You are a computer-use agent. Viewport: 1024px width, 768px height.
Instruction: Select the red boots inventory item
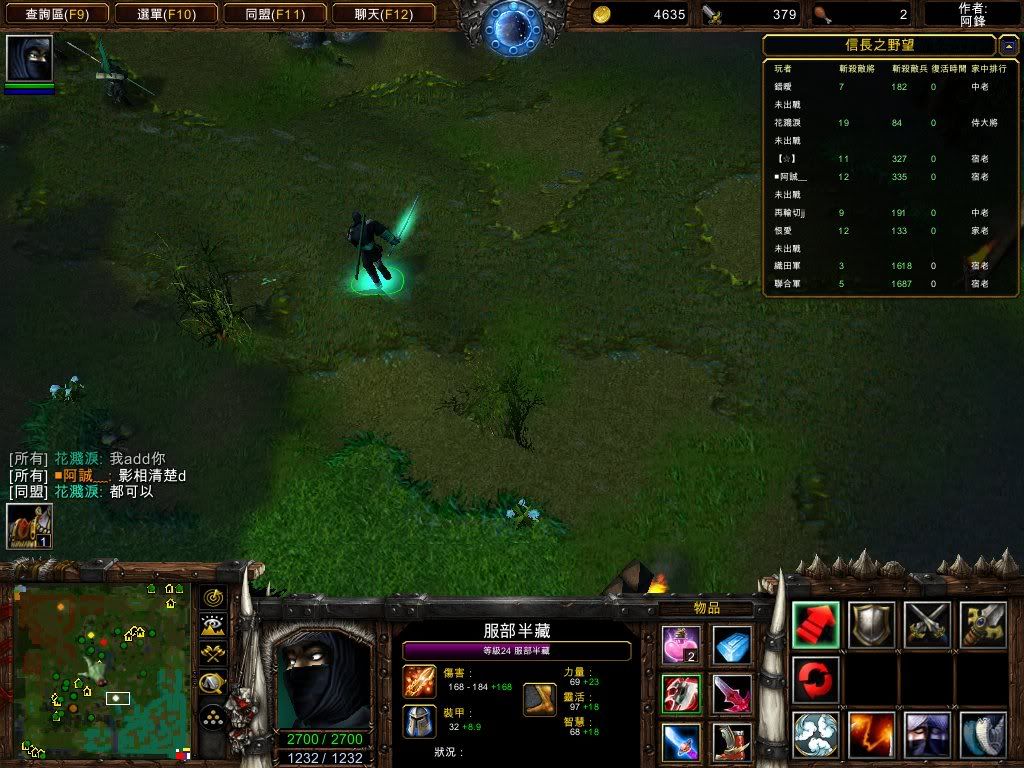[x=732, y=742]
